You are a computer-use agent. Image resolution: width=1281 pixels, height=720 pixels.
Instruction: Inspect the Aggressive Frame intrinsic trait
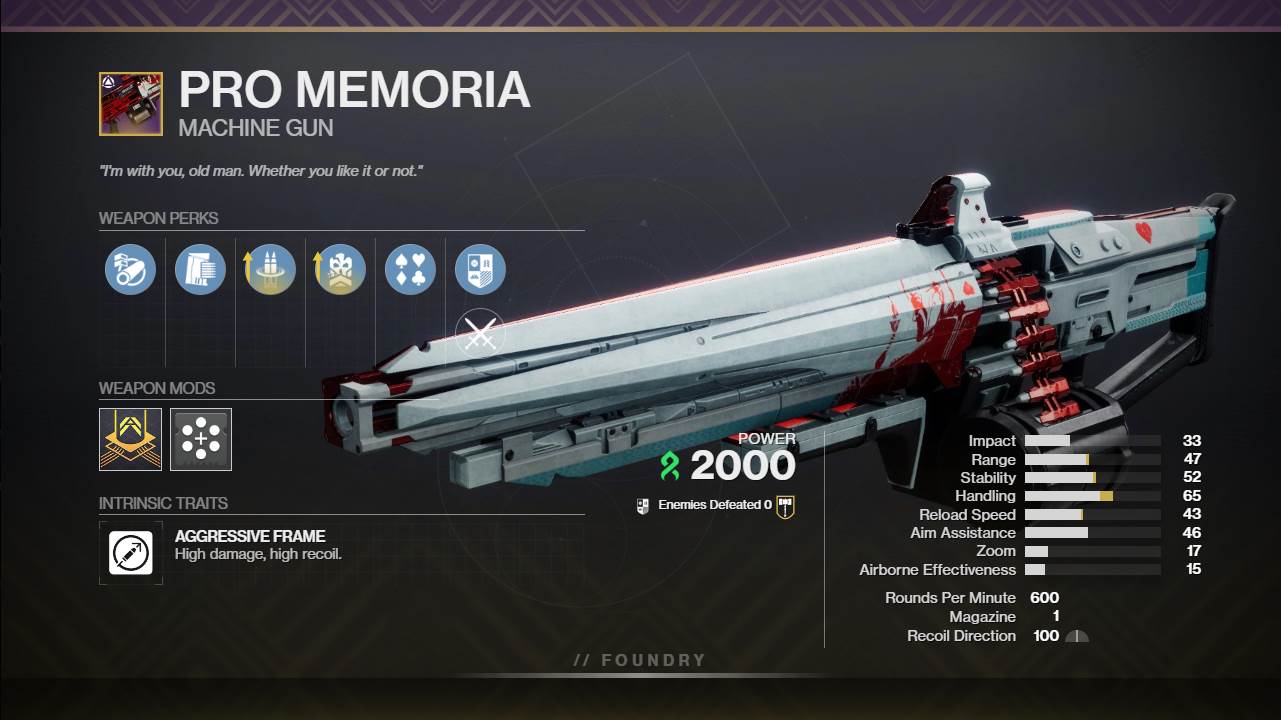(131, 552)
